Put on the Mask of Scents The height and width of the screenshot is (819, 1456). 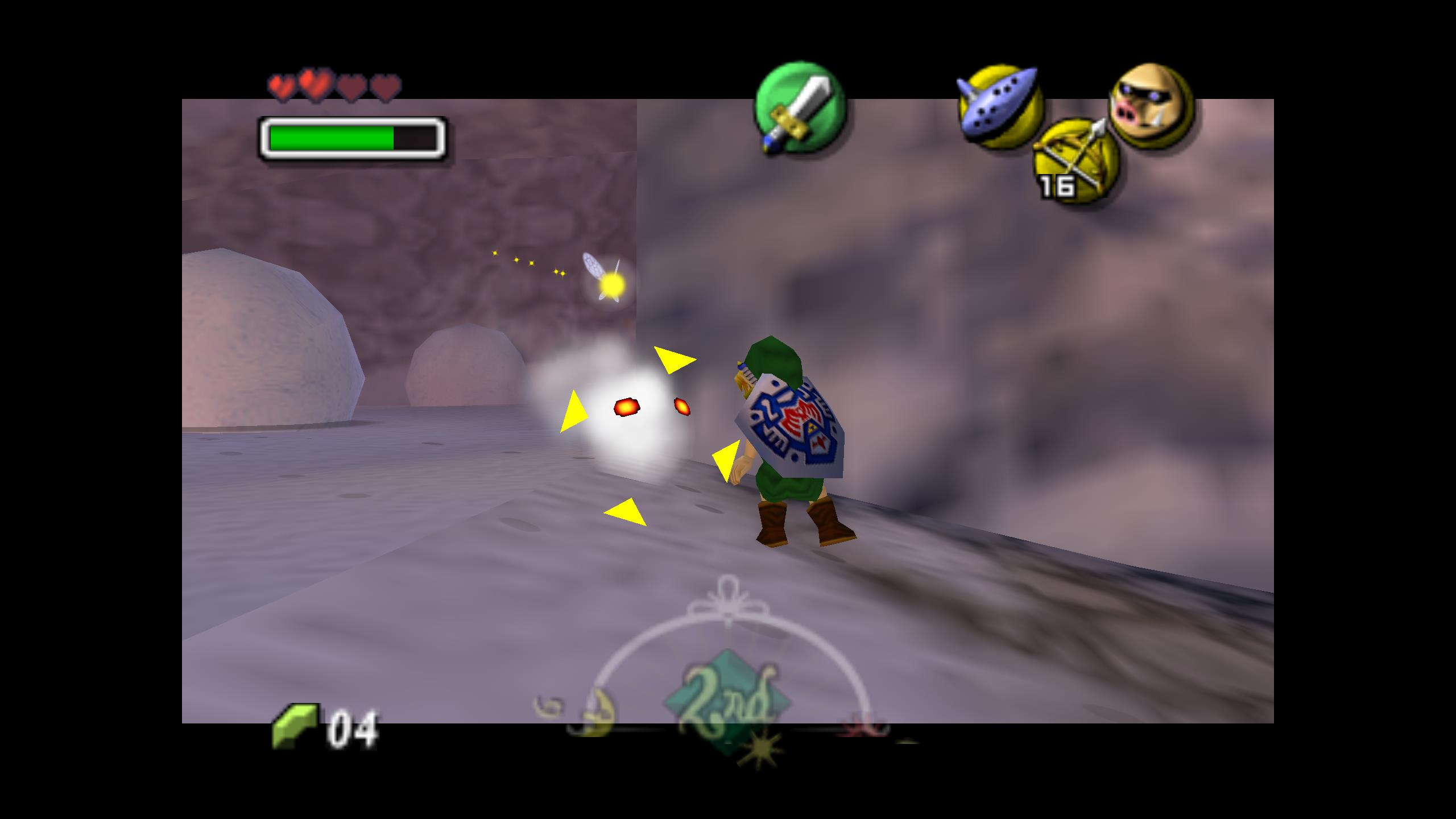click(x=1151, y=106)
